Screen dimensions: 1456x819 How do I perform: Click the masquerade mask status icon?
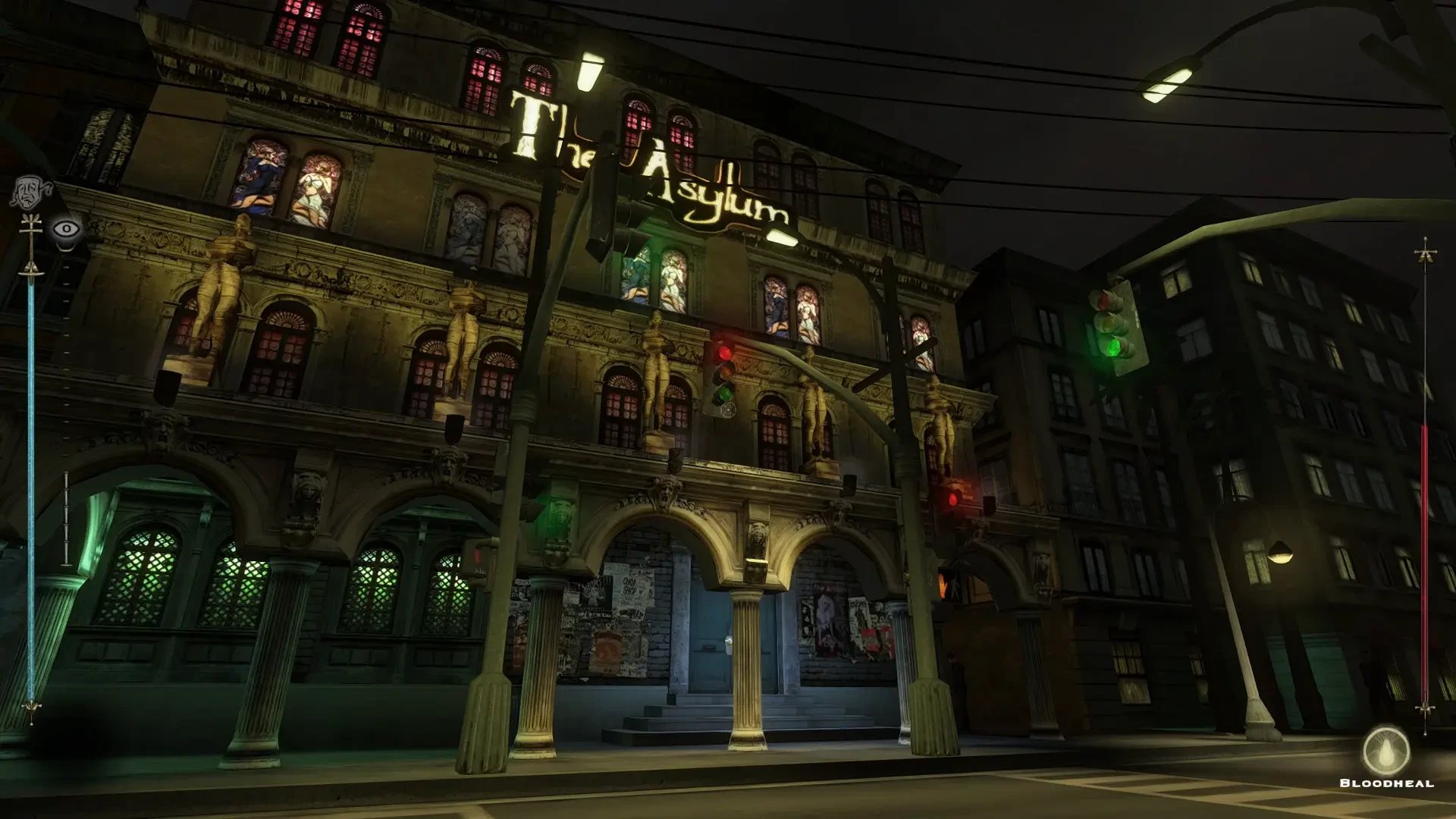31,193
